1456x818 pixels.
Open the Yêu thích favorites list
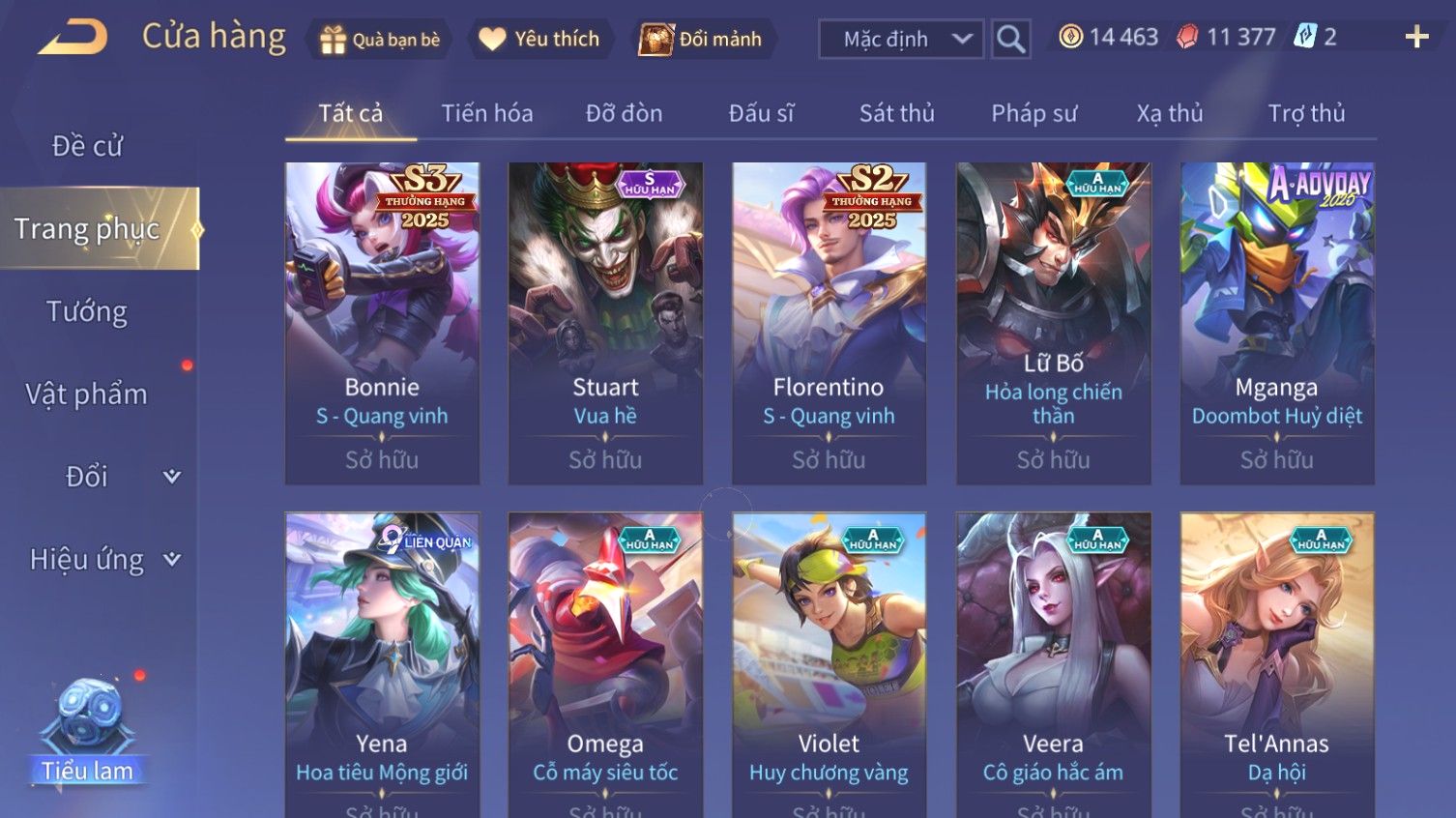tap(539, 39)
